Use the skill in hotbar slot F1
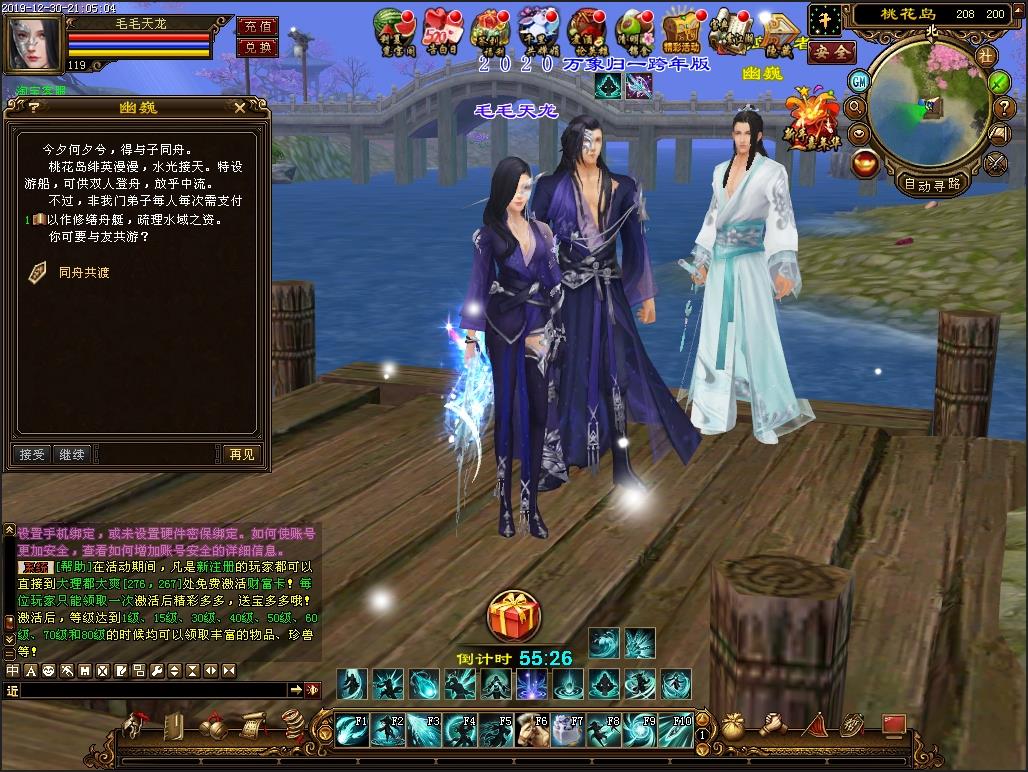The height and width of the screenshot is (772, 1028). pyautogui.click(x=350, y=731)
